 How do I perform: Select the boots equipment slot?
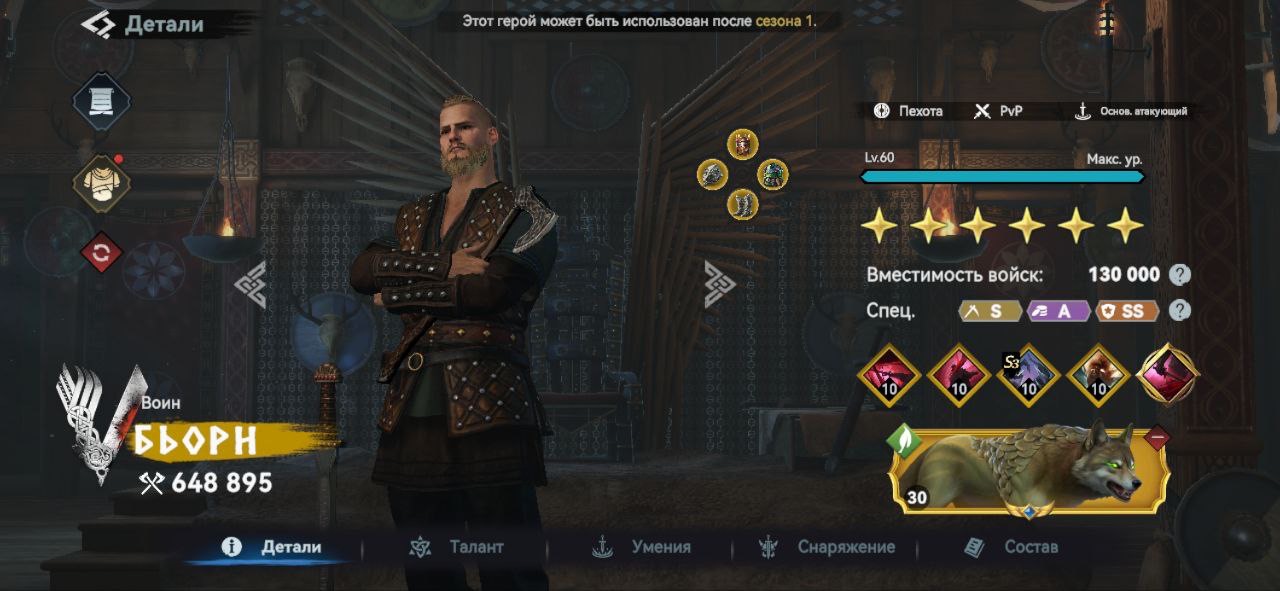[x=742, y=204]
